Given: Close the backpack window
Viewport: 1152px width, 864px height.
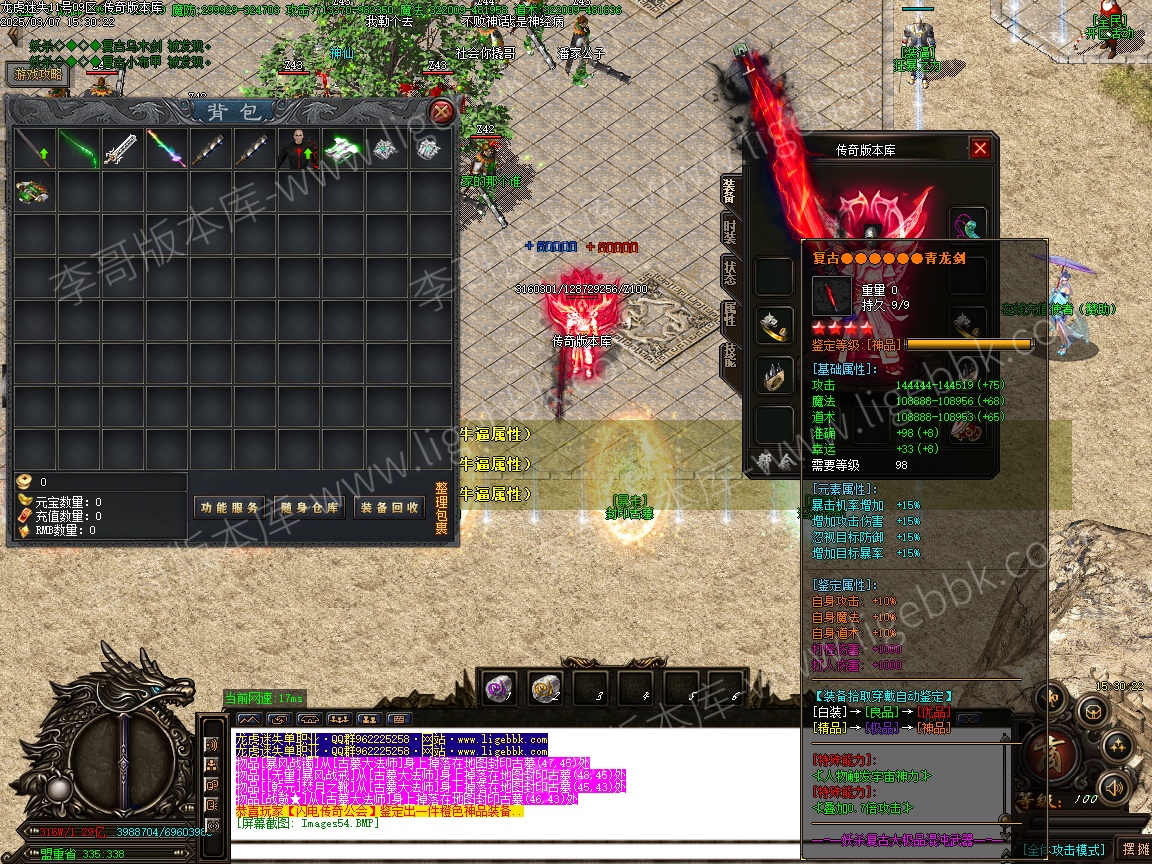Looking at the screenshot, I should click(x=441, y=111).
